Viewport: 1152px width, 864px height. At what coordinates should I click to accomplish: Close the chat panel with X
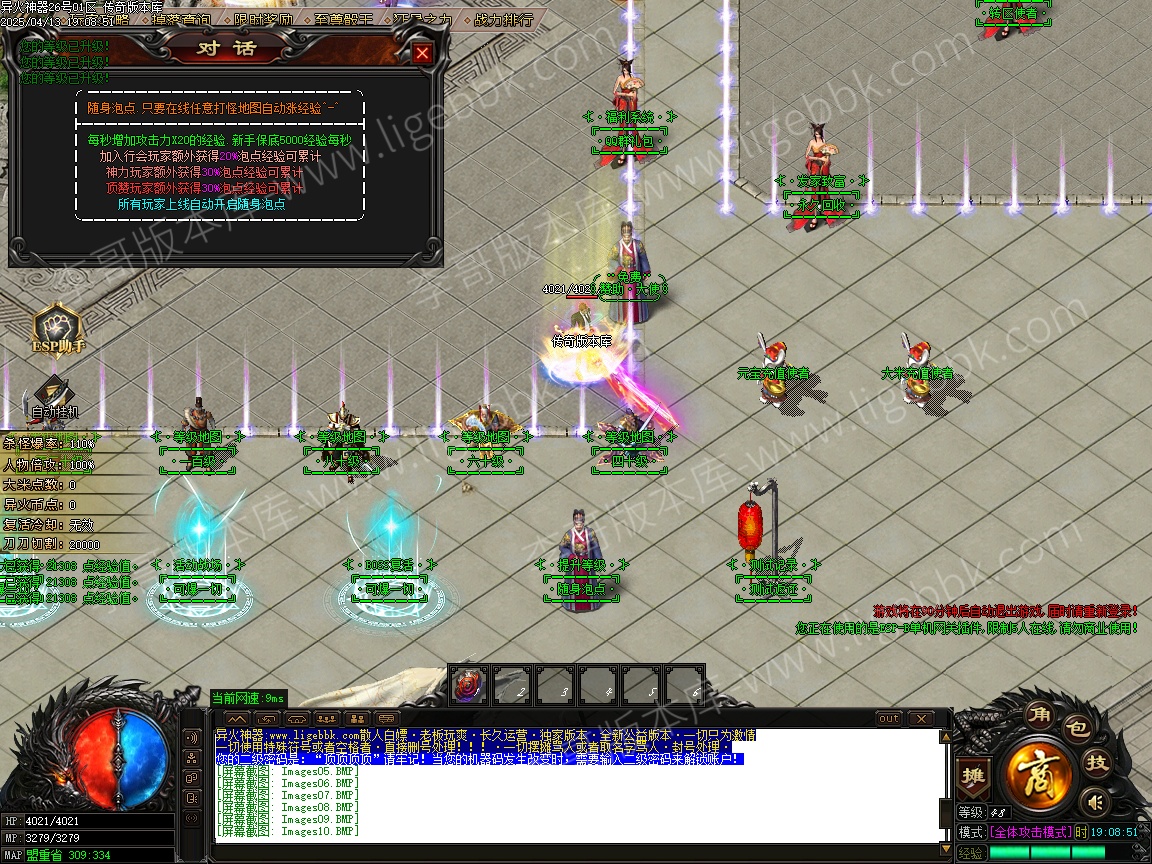[x=920, y=719]
